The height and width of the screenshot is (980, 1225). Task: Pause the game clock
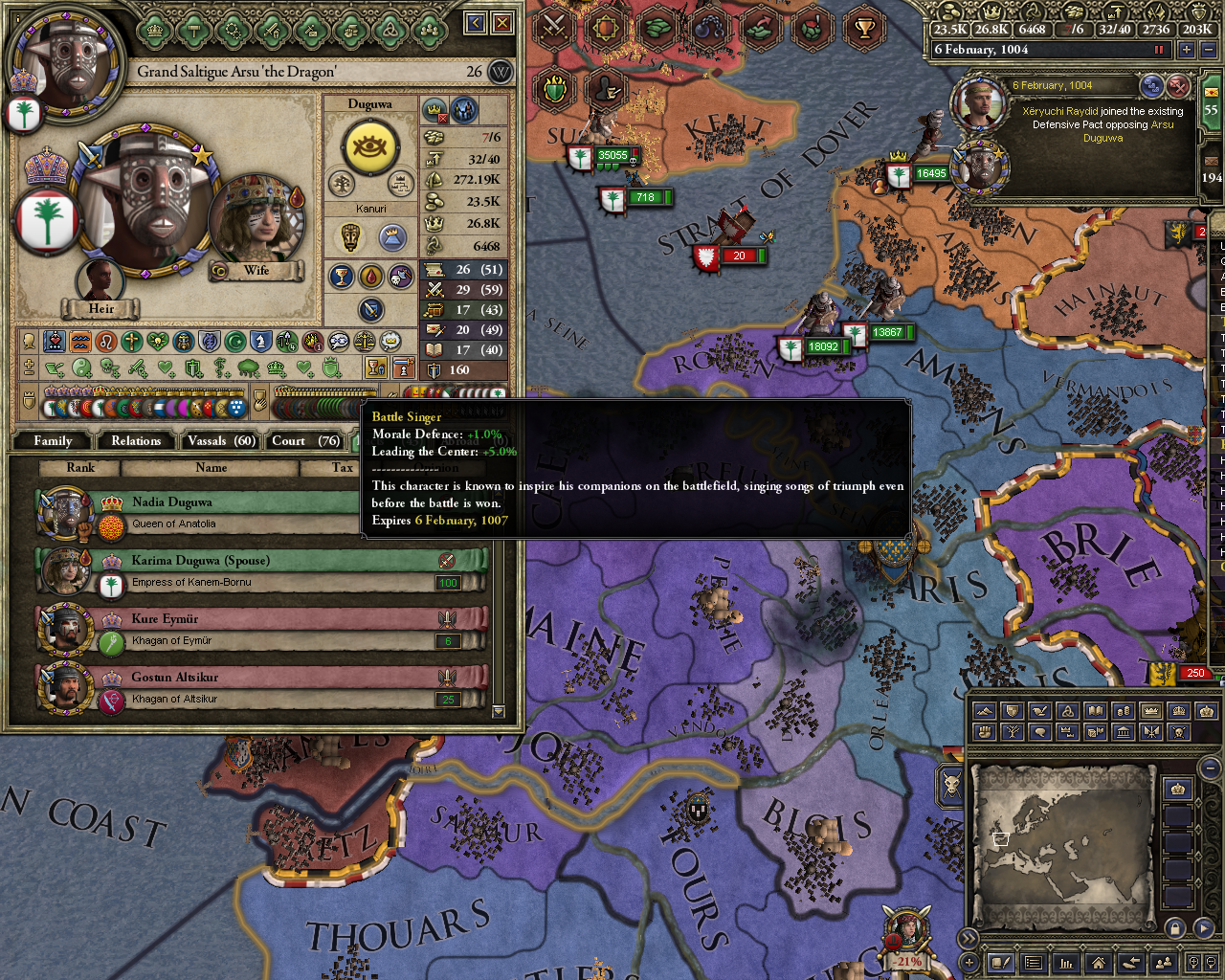pyautogui.click(x=1161, y=49)
